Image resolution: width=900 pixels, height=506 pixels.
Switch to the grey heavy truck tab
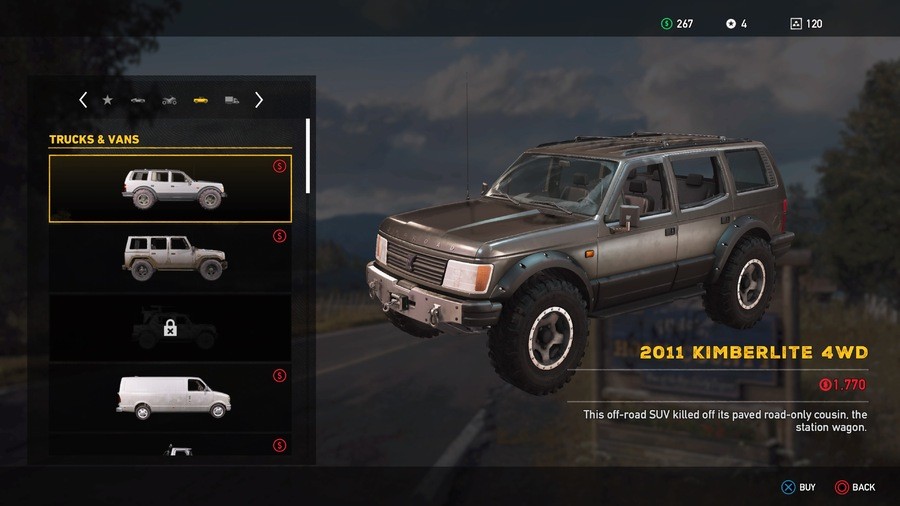click(x=232, y=100)
